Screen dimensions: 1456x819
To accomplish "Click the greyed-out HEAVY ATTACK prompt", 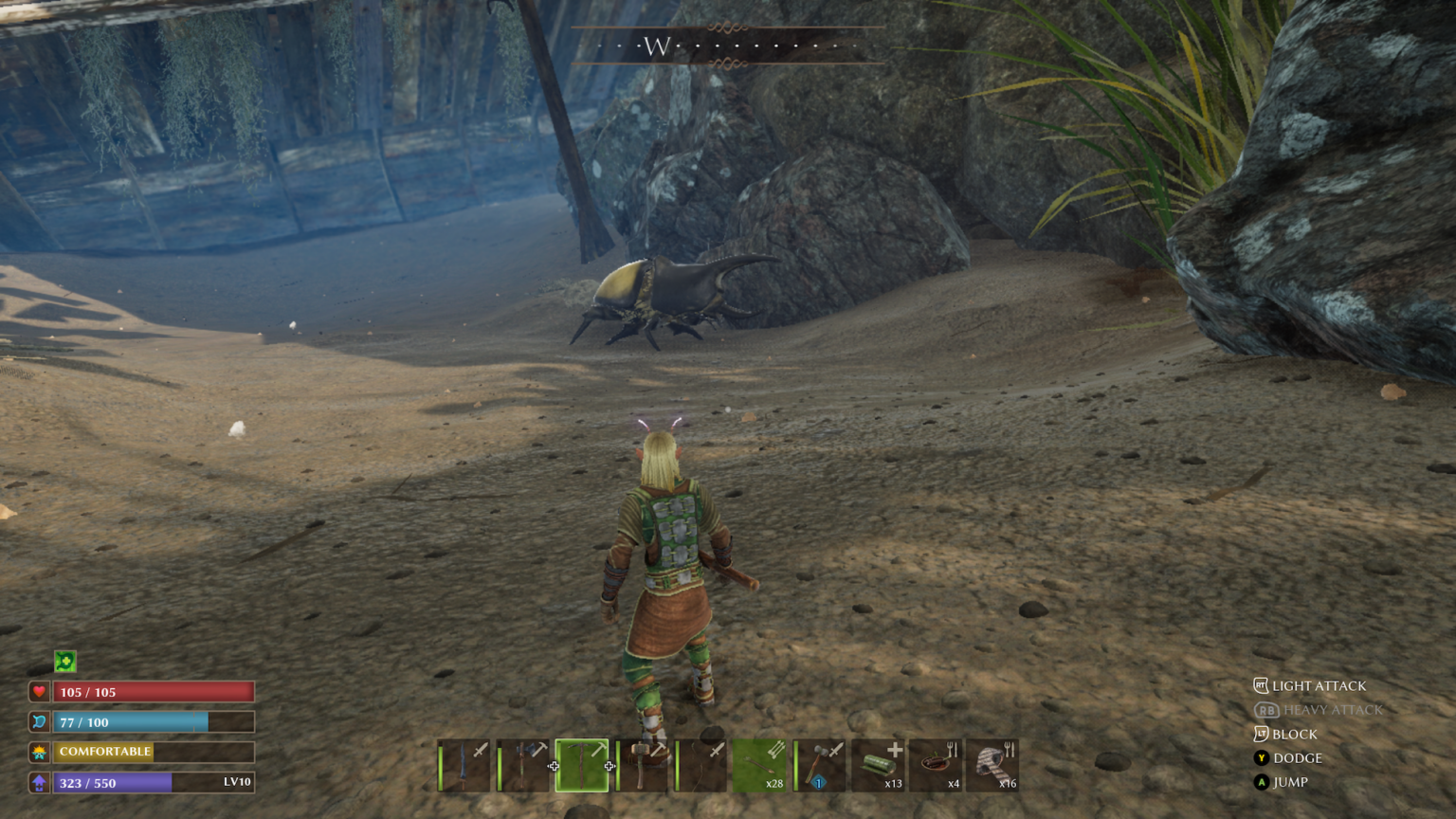I will [x=1332, y=709].
